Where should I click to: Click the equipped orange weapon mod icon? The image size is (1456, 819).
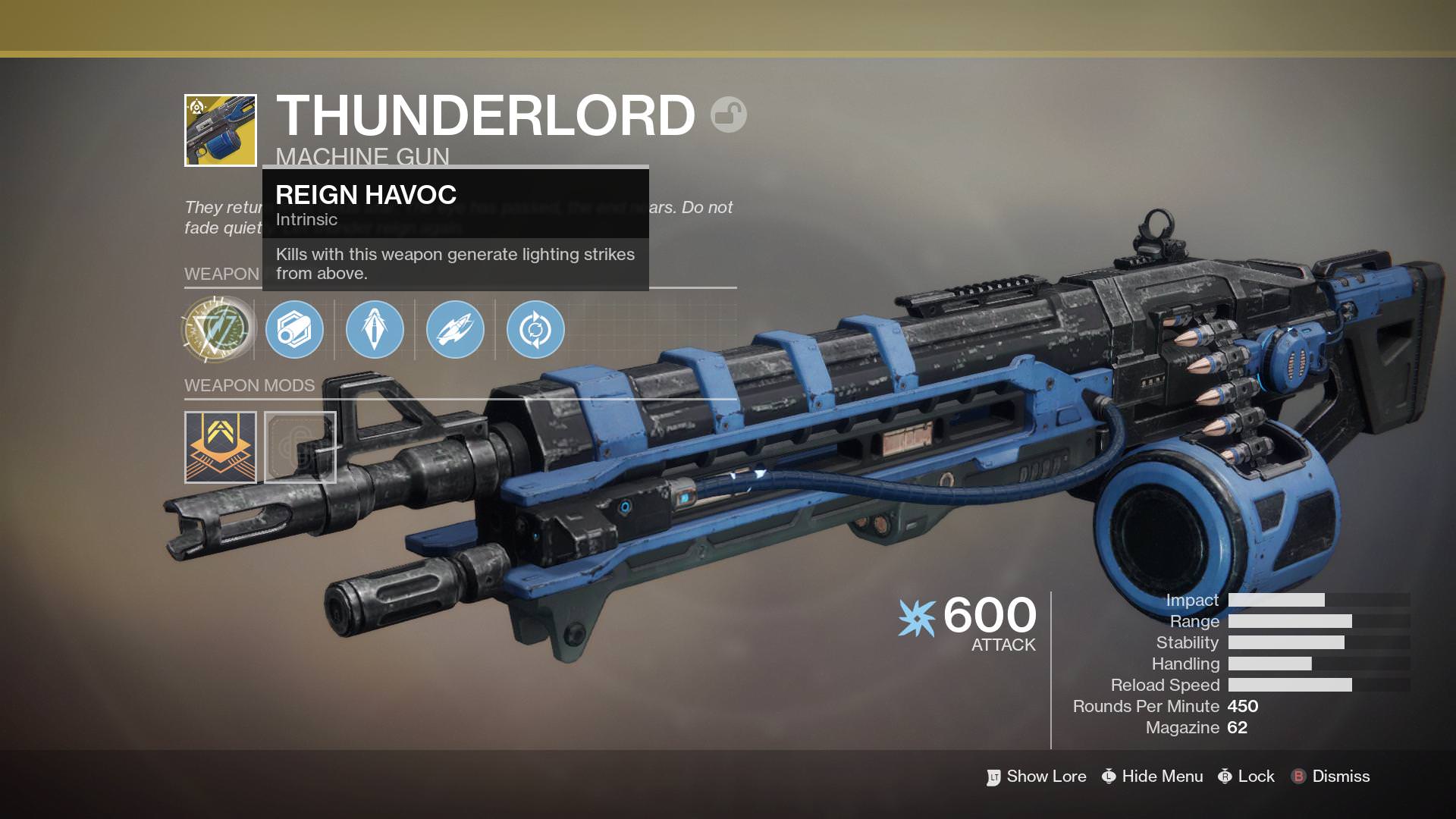(x=220, y=447)
